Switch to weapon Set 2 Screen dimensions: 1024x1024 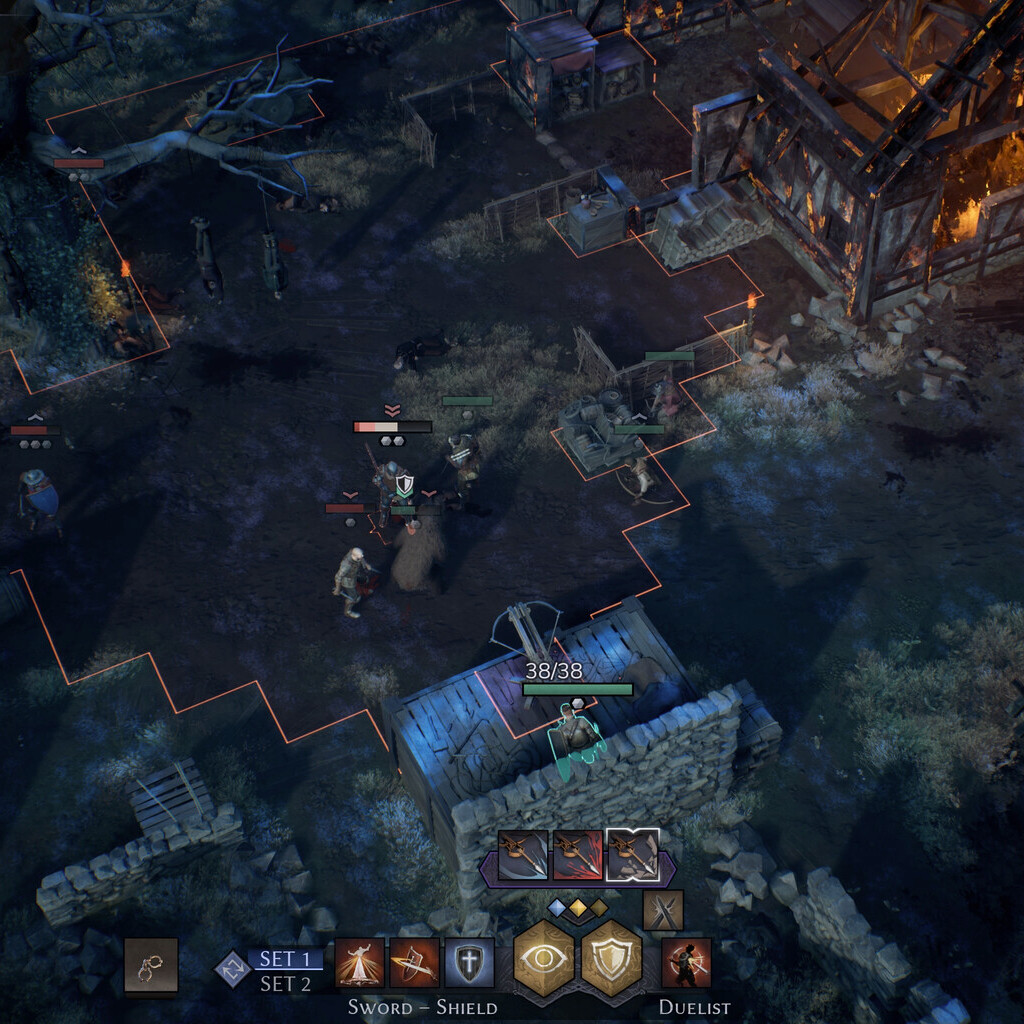285,983
